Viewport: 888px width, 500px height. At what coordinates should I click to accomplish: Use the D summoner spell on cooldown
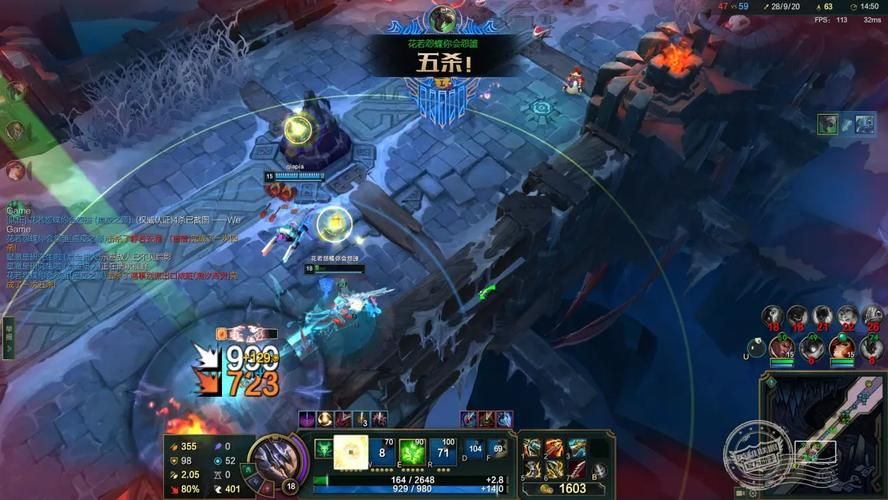475,451
